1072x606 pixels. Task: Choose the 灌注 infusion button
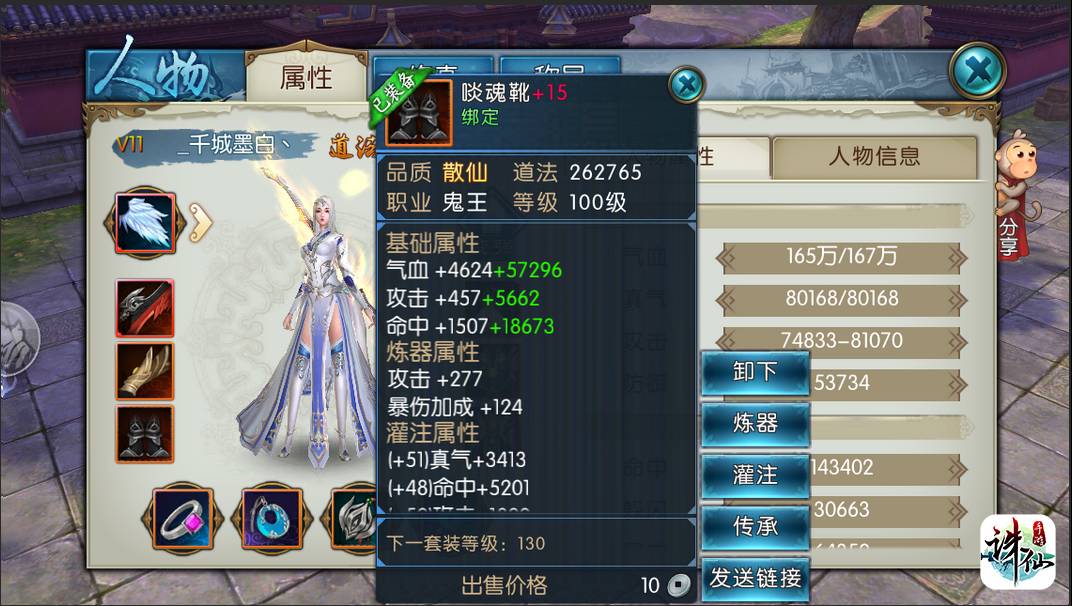[x=755, y=475]
